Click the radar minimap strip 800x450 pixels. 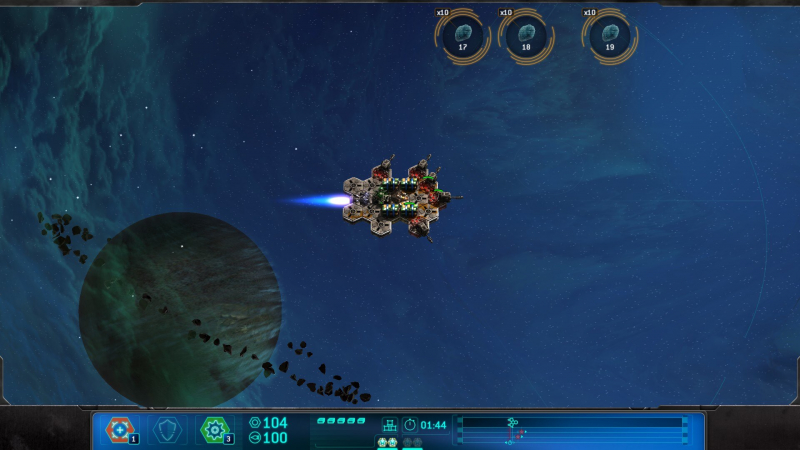click(572, 430)
